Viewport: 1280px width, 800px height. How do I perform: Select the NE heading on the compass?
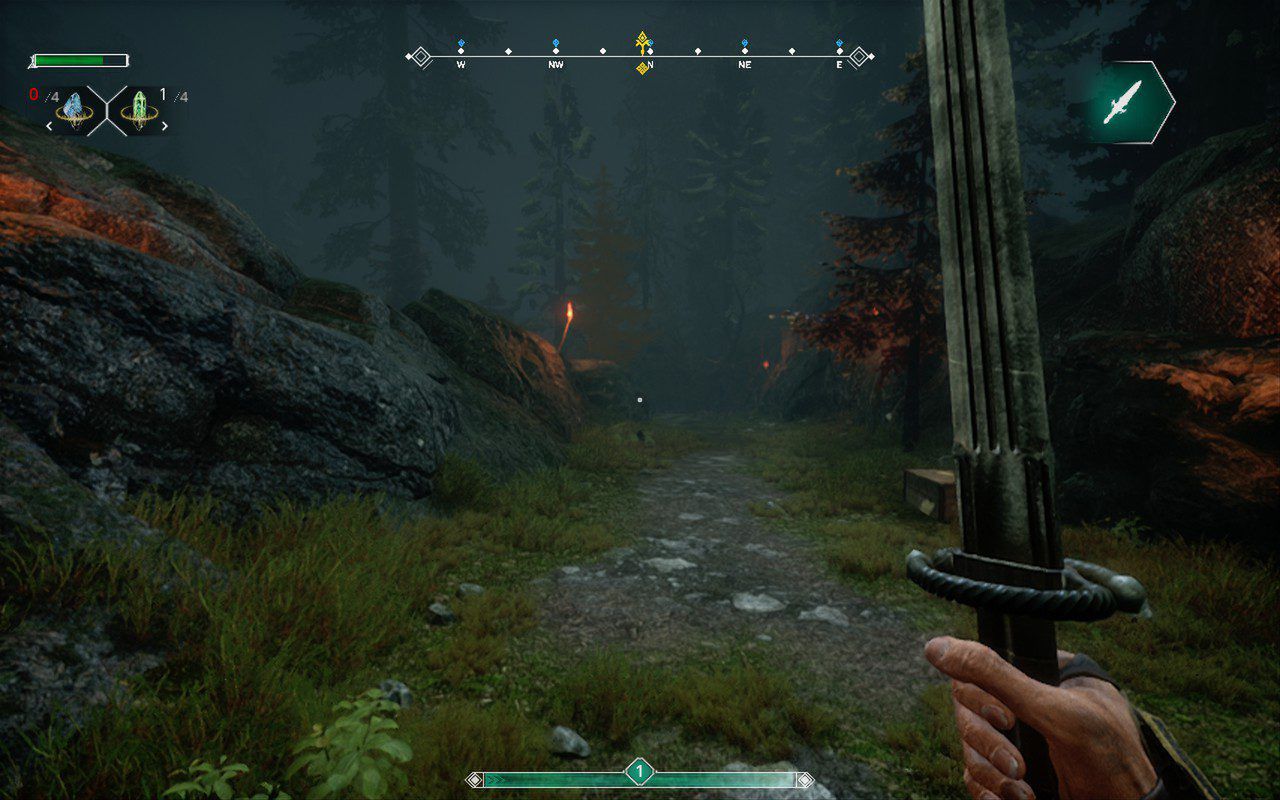(x=745, y=64)
